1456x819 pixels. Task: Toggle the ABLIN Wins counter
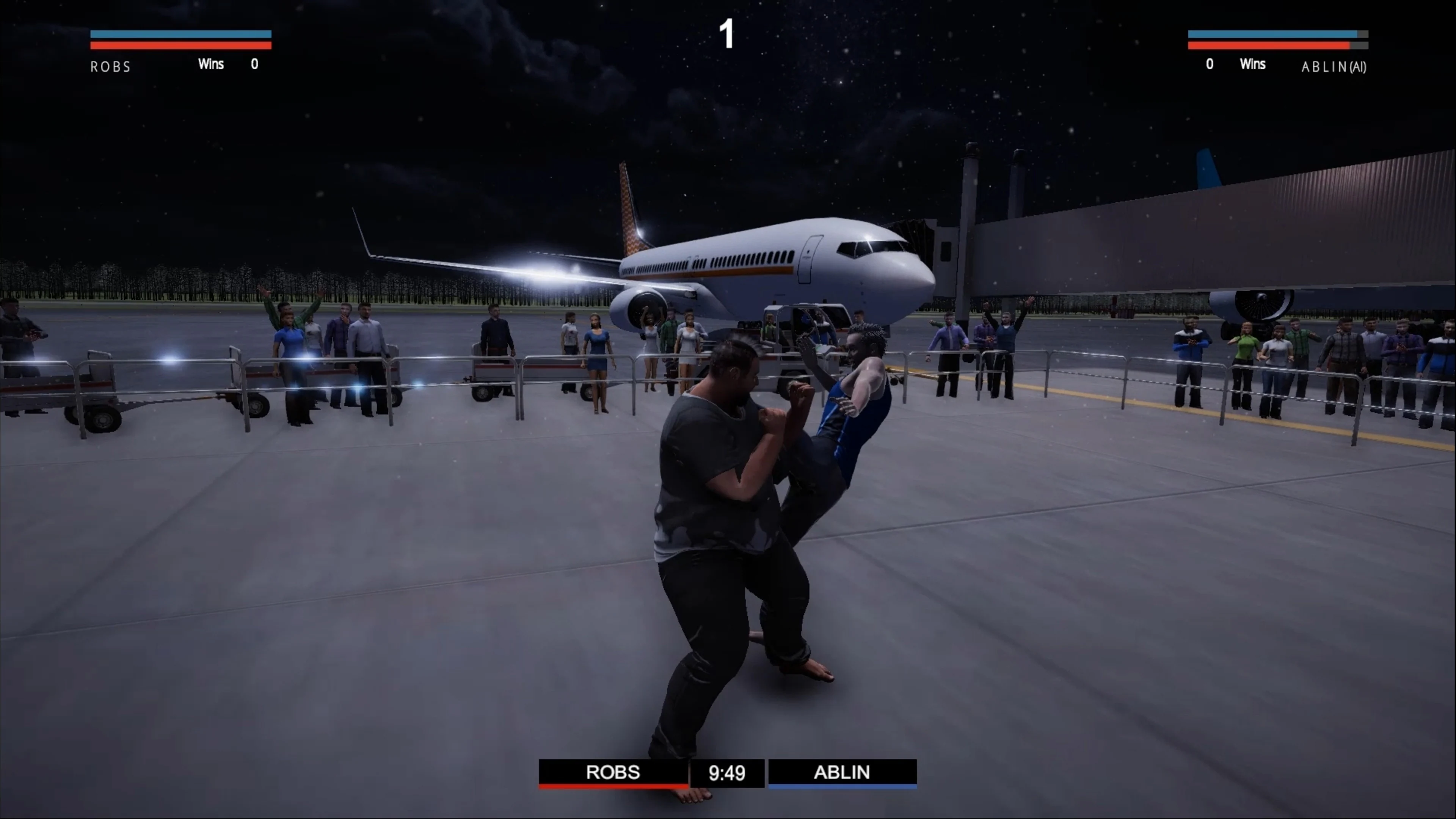(1210, 64)
